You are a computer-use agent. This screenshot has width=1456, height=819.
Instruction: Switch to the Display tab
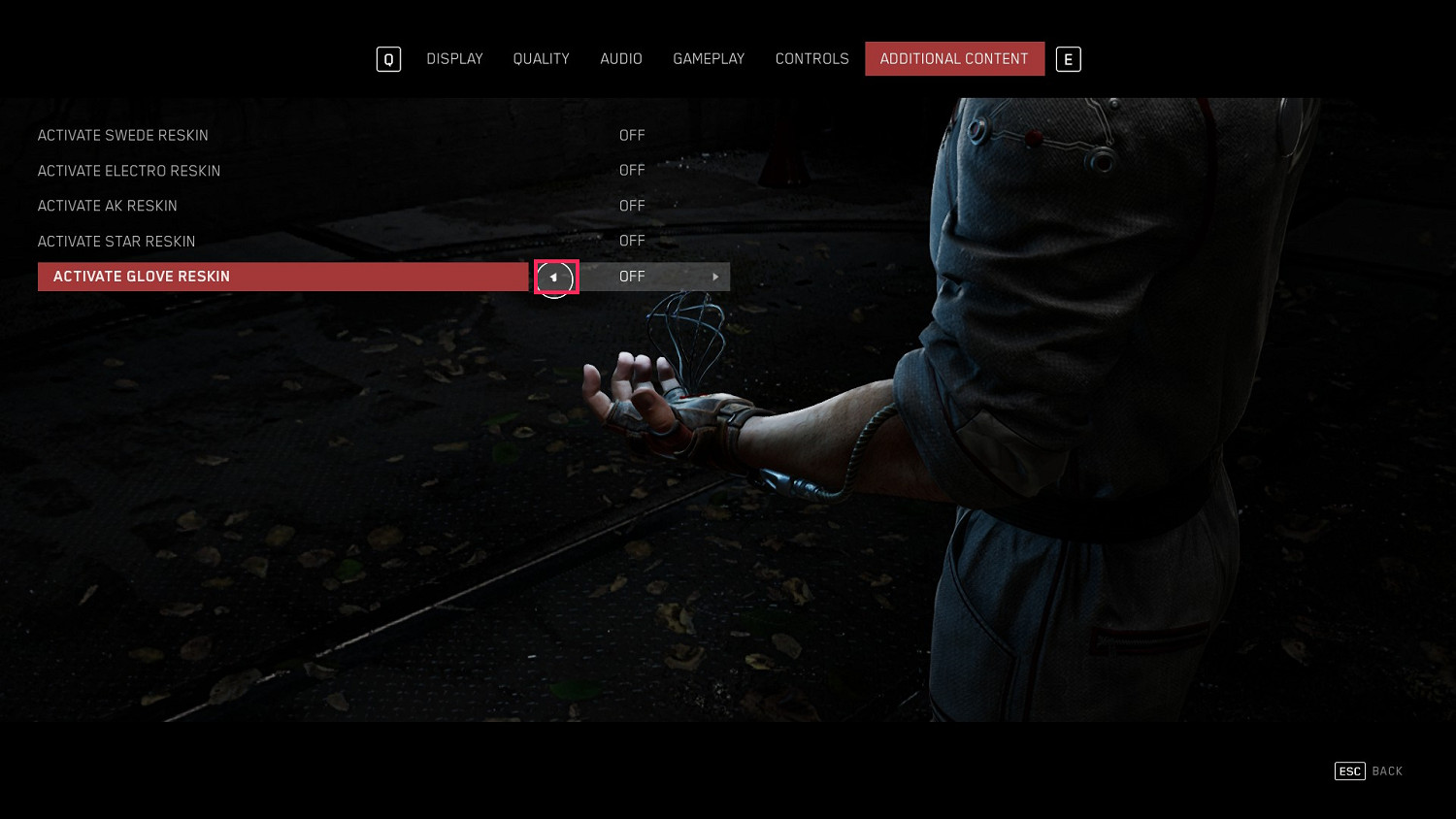click(454, 59)
